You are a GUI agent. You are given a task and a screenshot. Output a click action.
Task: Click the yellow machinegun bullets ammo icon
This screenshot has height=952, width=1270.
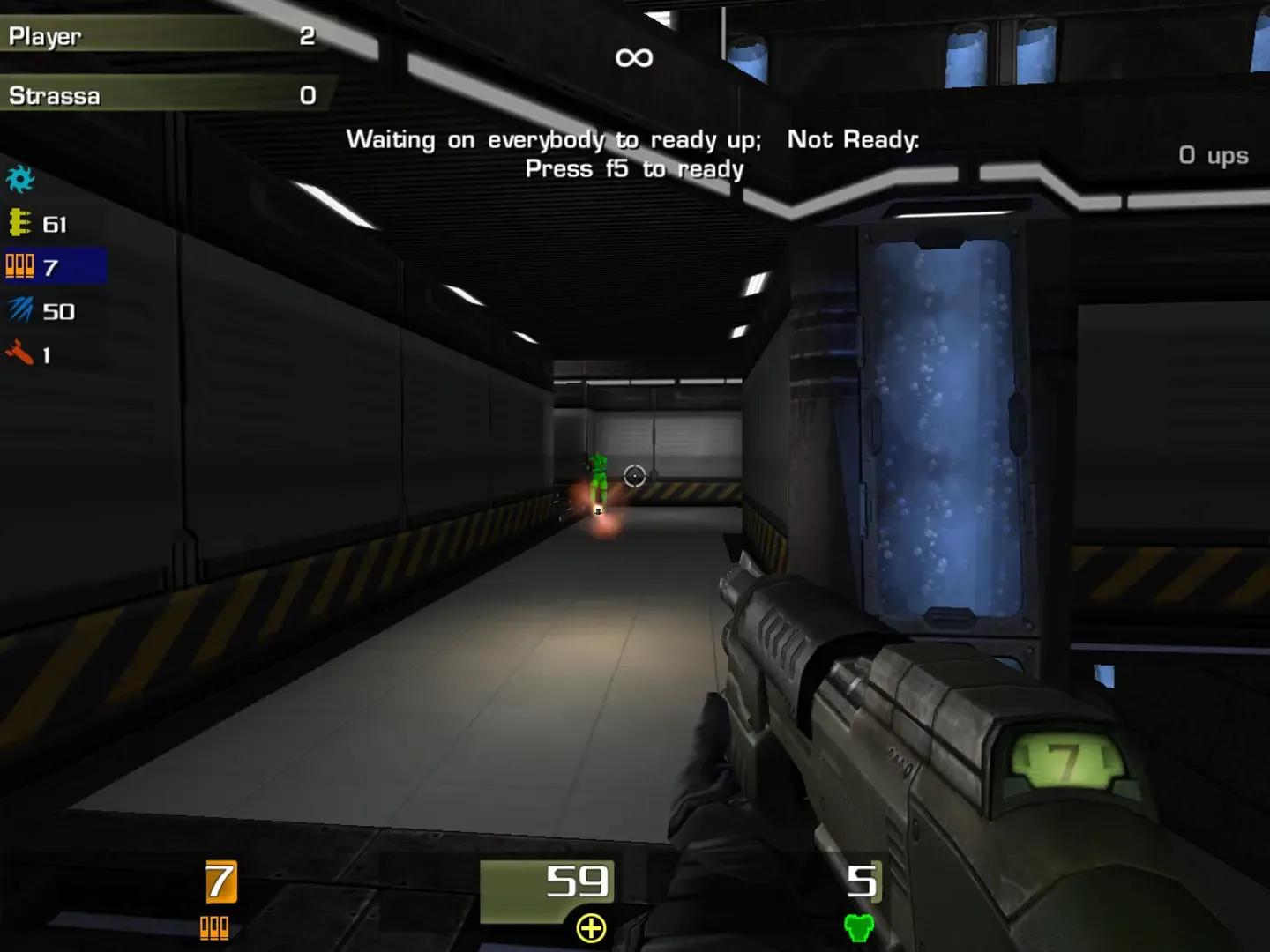point(19,224)
